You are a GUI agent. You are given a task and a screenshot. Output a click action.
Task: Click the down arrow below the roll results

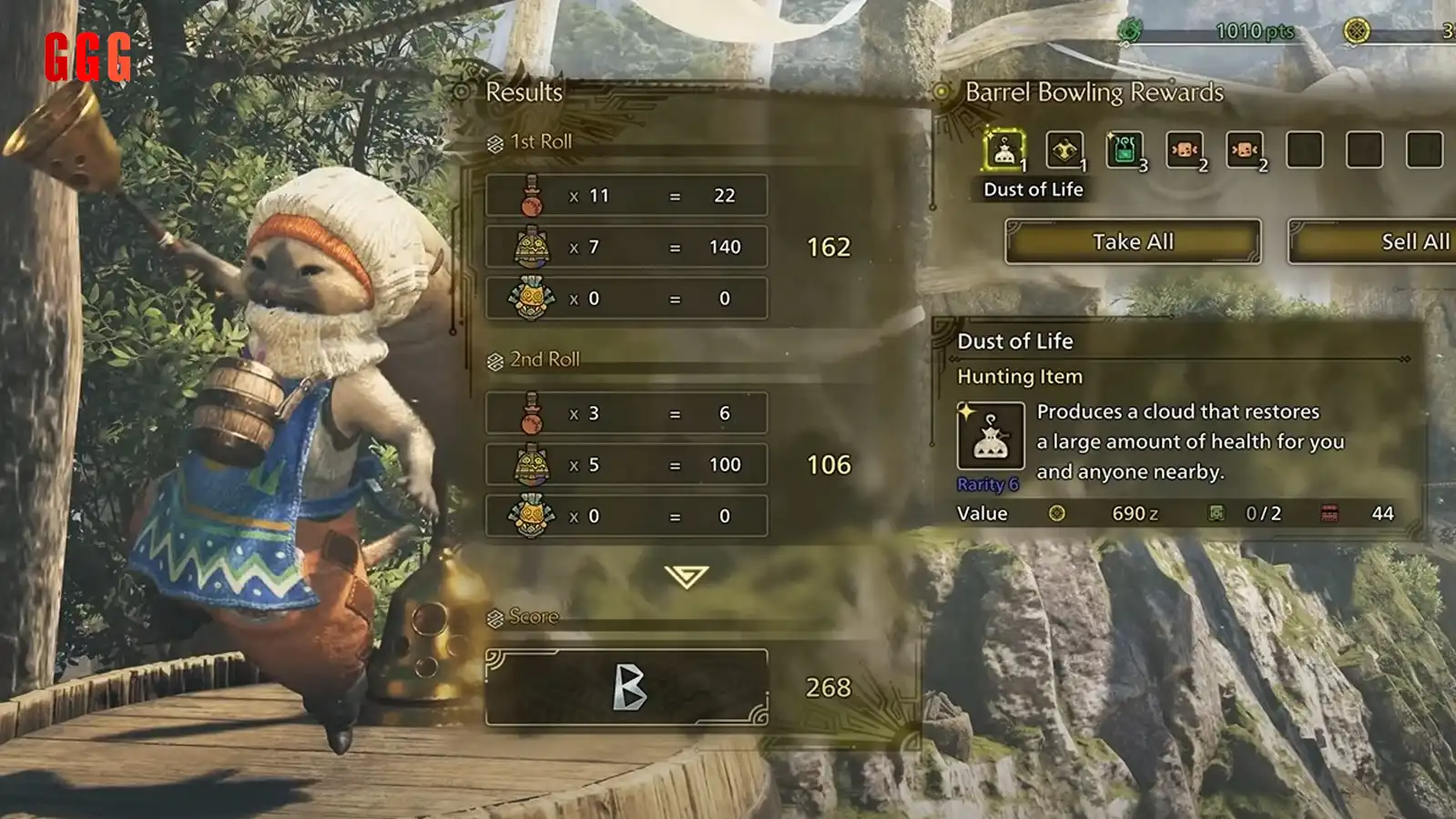686,576
